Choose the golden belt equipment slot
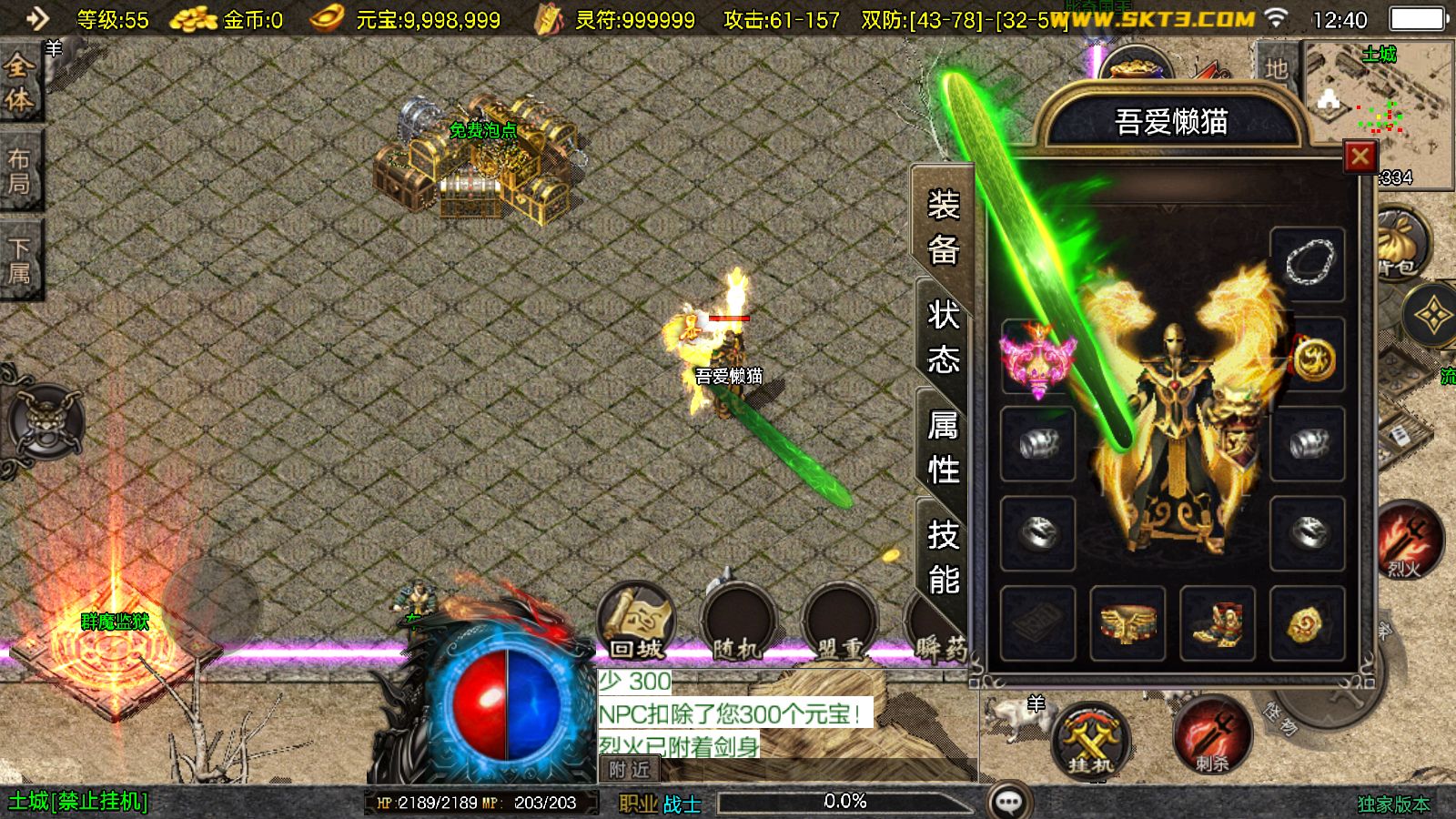Image resolution: width=1456 pixels, height=819 pixels. [x=1127, y=623]
